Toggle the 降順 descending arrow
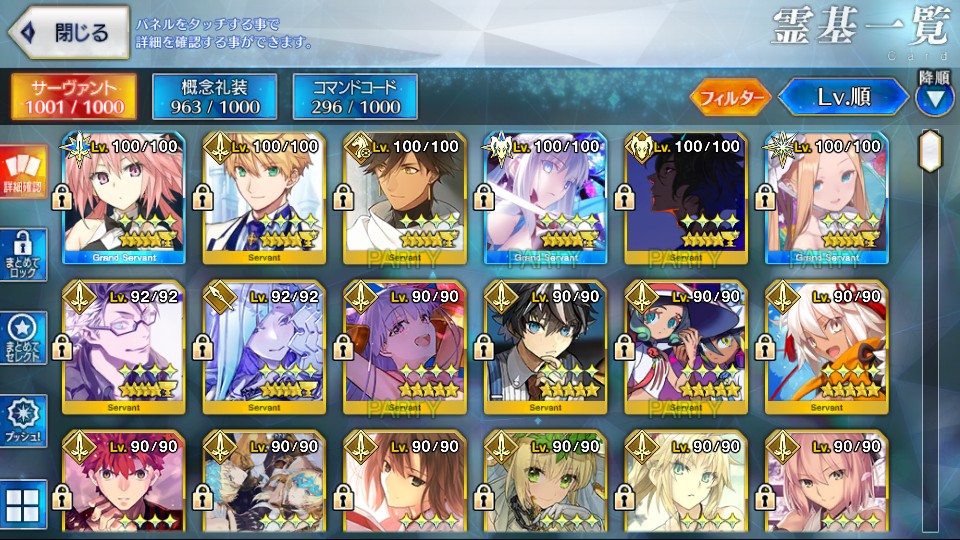The width and height of the screenshot is (960, 540). coord(934,98)
